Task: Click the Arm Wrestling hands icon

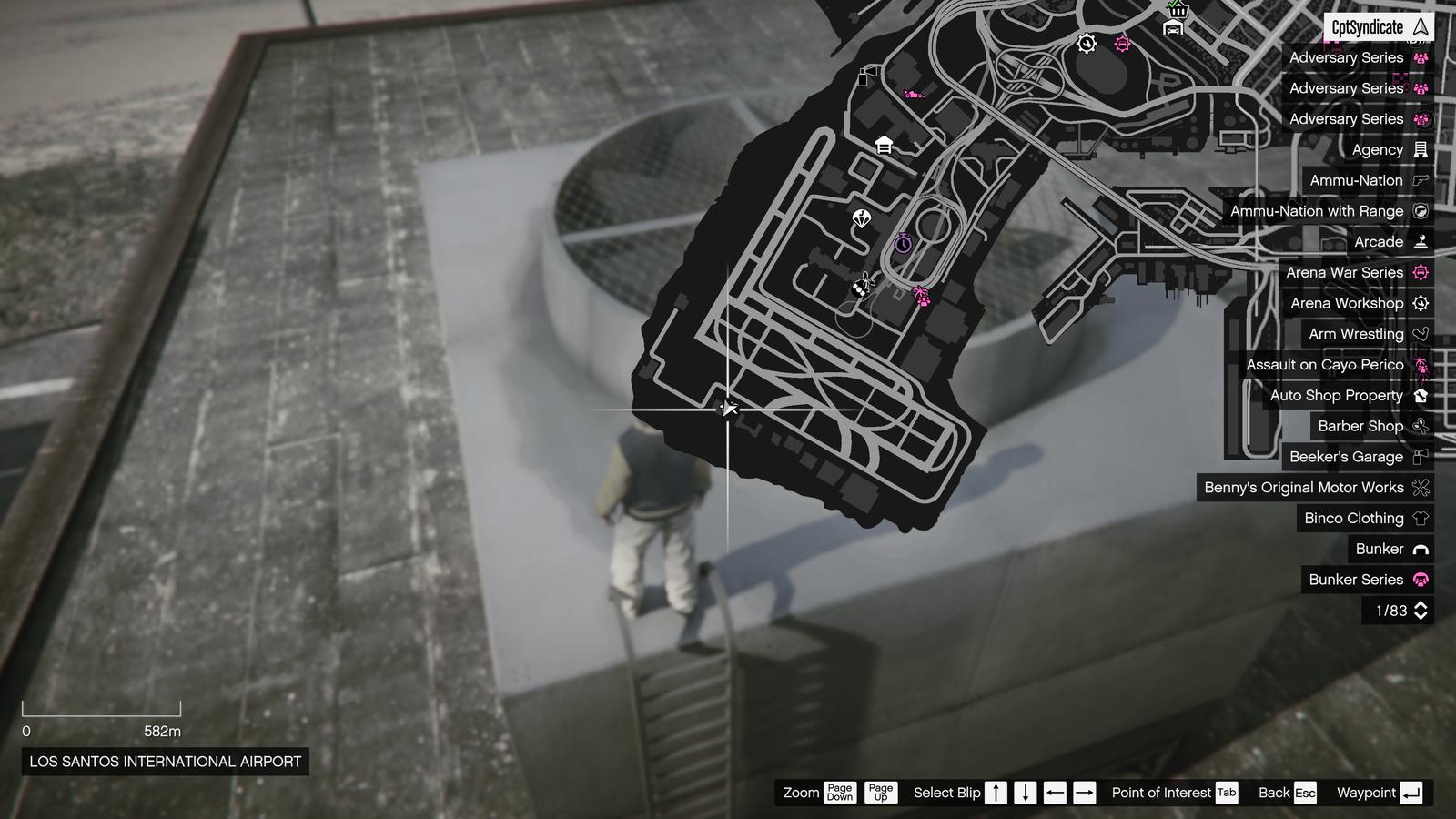Action: [x=1420, y=334]
